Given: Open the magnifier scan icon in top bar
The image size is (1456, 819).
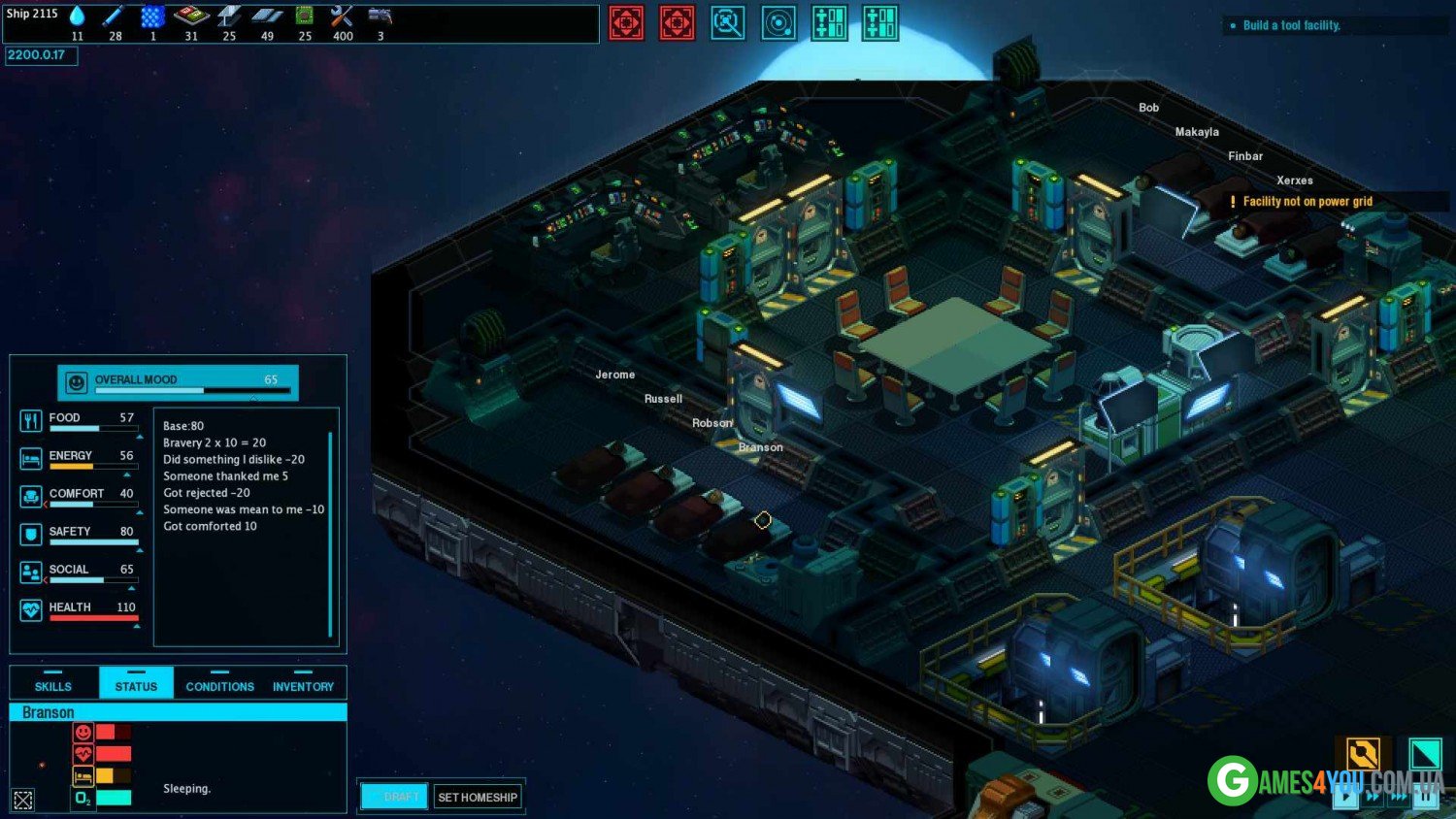Looking at the screenshot, I should [x=728, y=22].
